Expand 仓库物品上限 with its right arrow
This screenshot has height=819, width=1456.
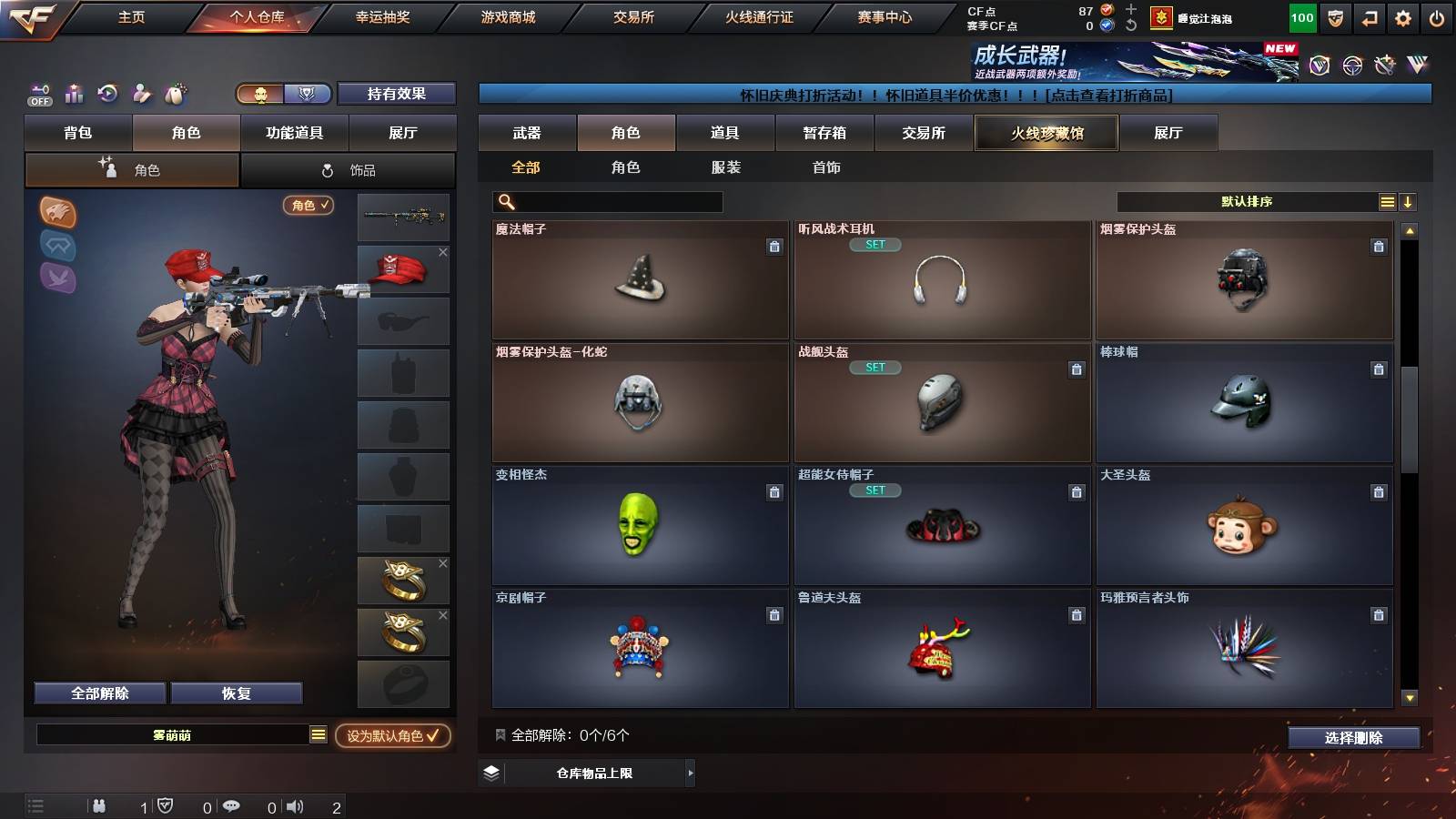690,773
